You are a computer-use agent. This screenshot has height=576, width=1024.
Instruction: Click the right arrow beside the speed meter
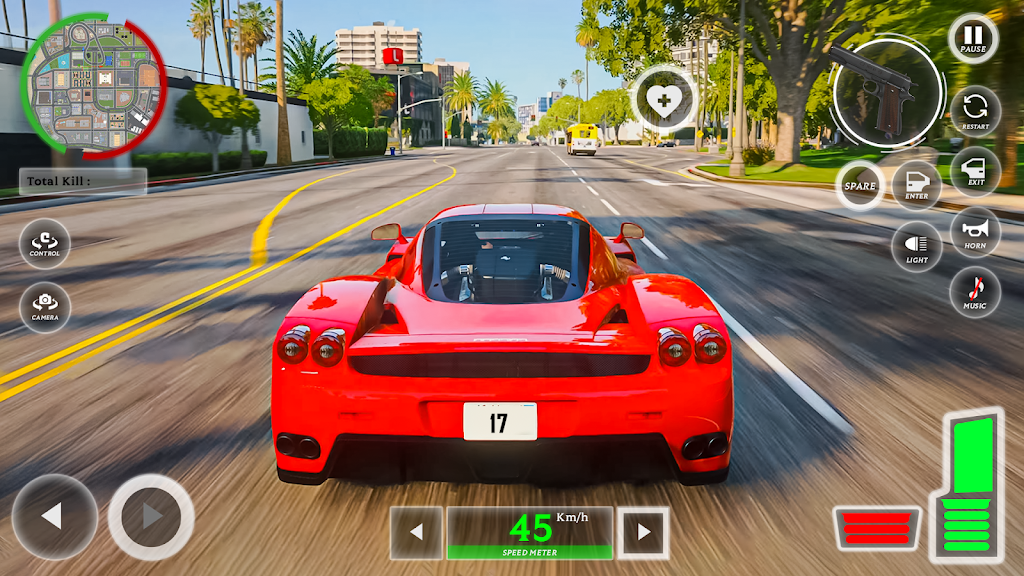tap(642, 532)
